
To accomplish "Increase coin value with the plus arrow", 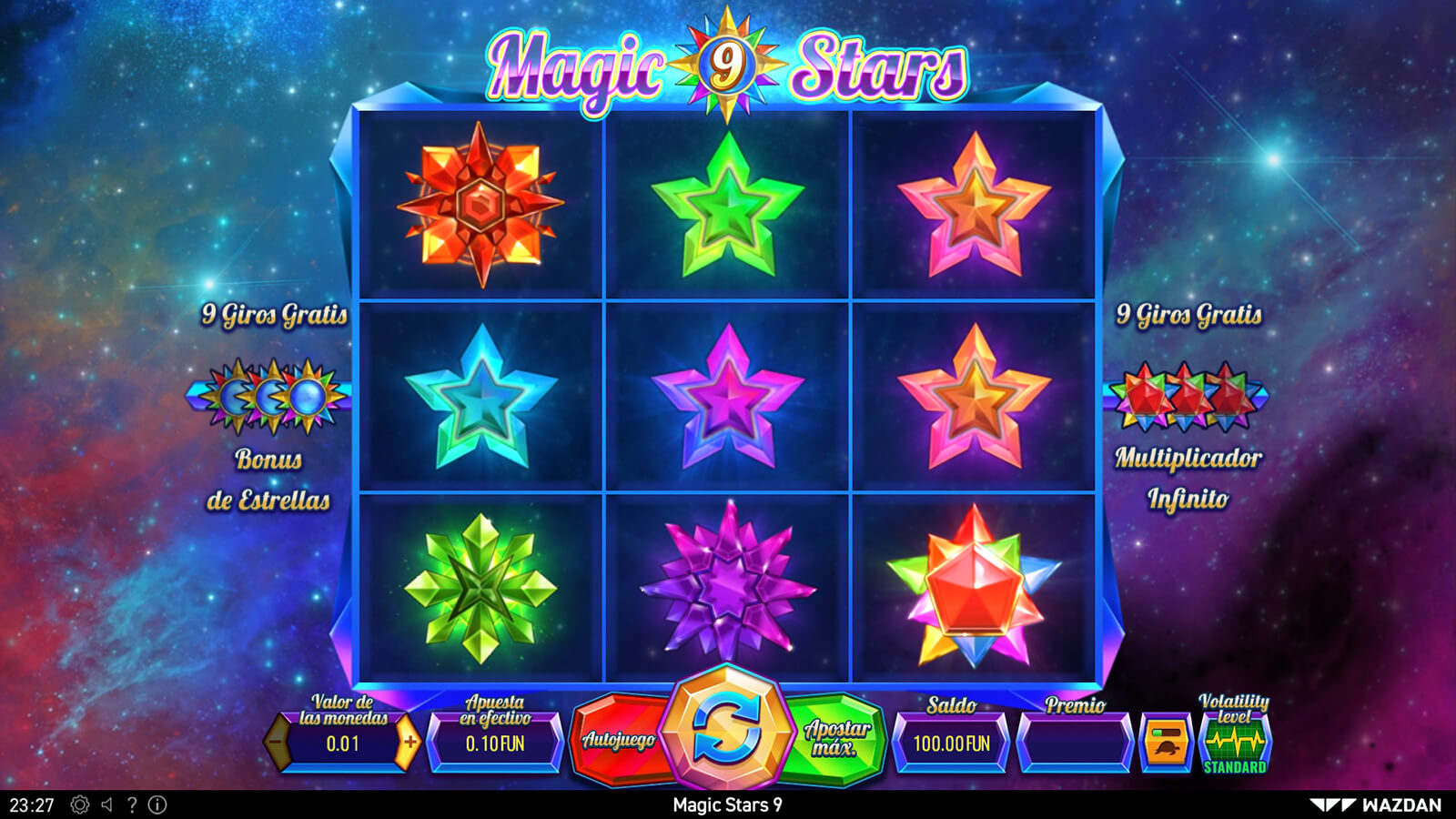I will pos(409,743).
